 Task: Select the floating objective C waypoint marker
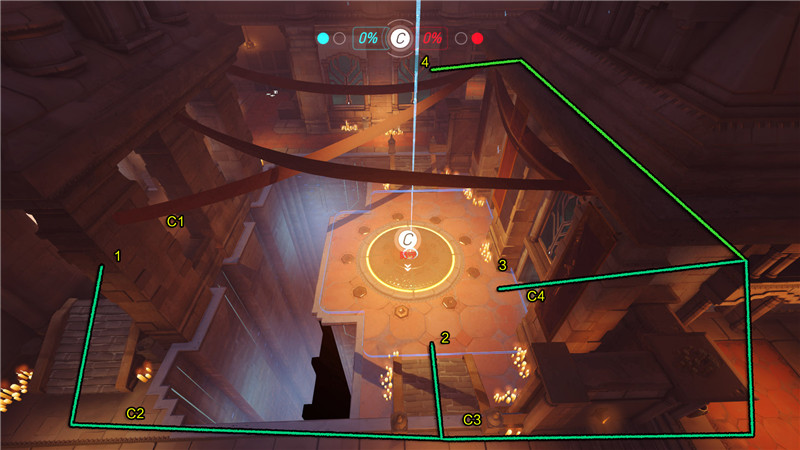tap(407, 239)
